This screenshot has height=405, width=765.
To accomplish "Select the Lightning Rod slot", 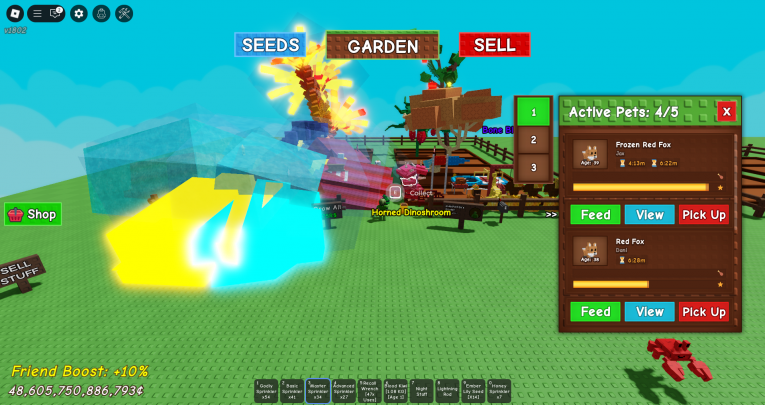I will 447,391.
